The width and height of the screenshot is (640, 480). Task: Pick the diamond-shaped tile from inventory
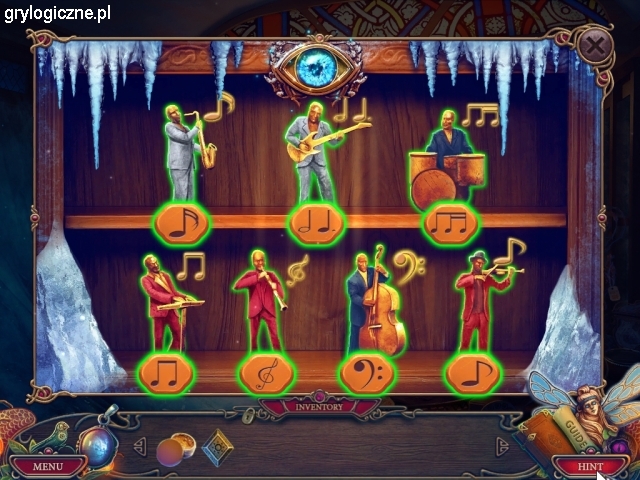[x=216, y=448]
